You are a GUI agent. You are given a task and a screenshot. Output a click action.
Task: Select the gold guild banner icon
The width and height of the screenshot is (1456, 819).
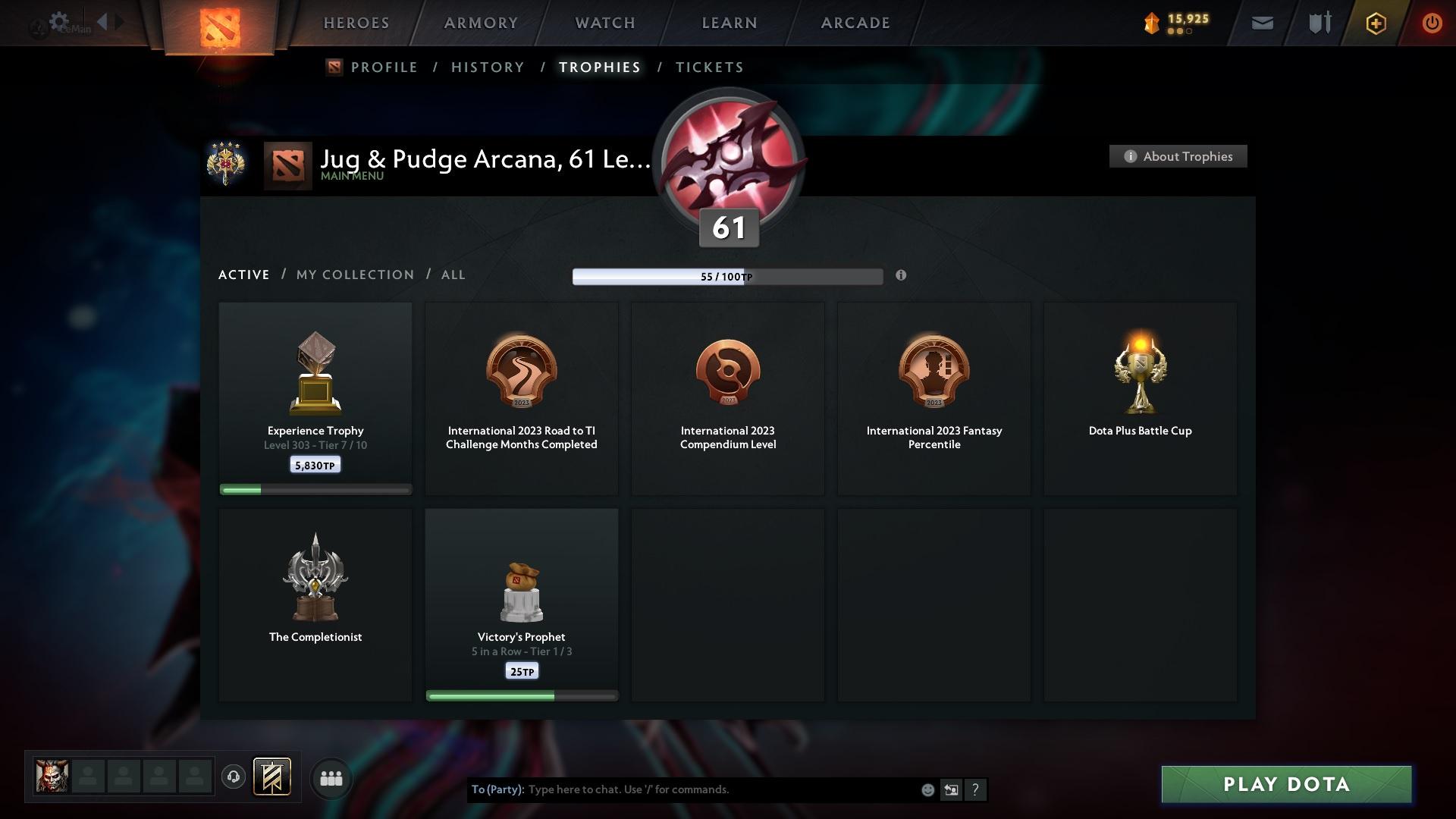coord(273,777)
